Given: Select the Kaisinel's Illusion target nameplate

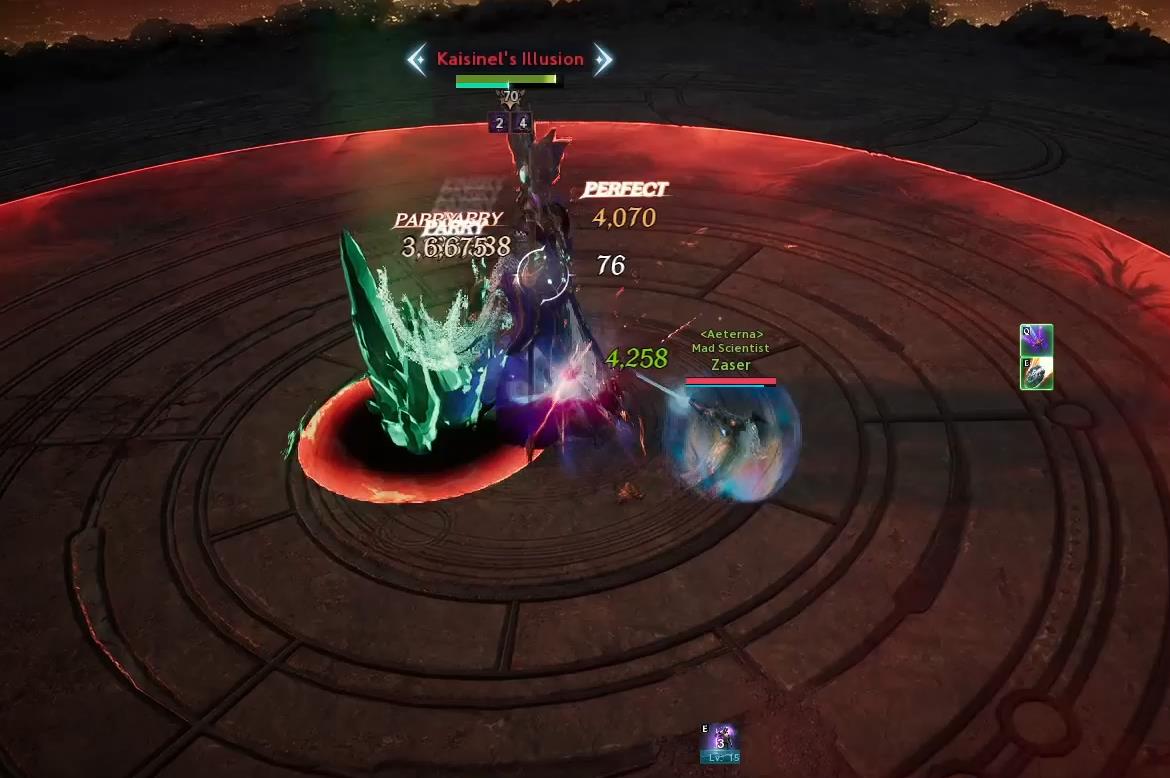Looking at the screenshot, I should (x=510, y=59).
